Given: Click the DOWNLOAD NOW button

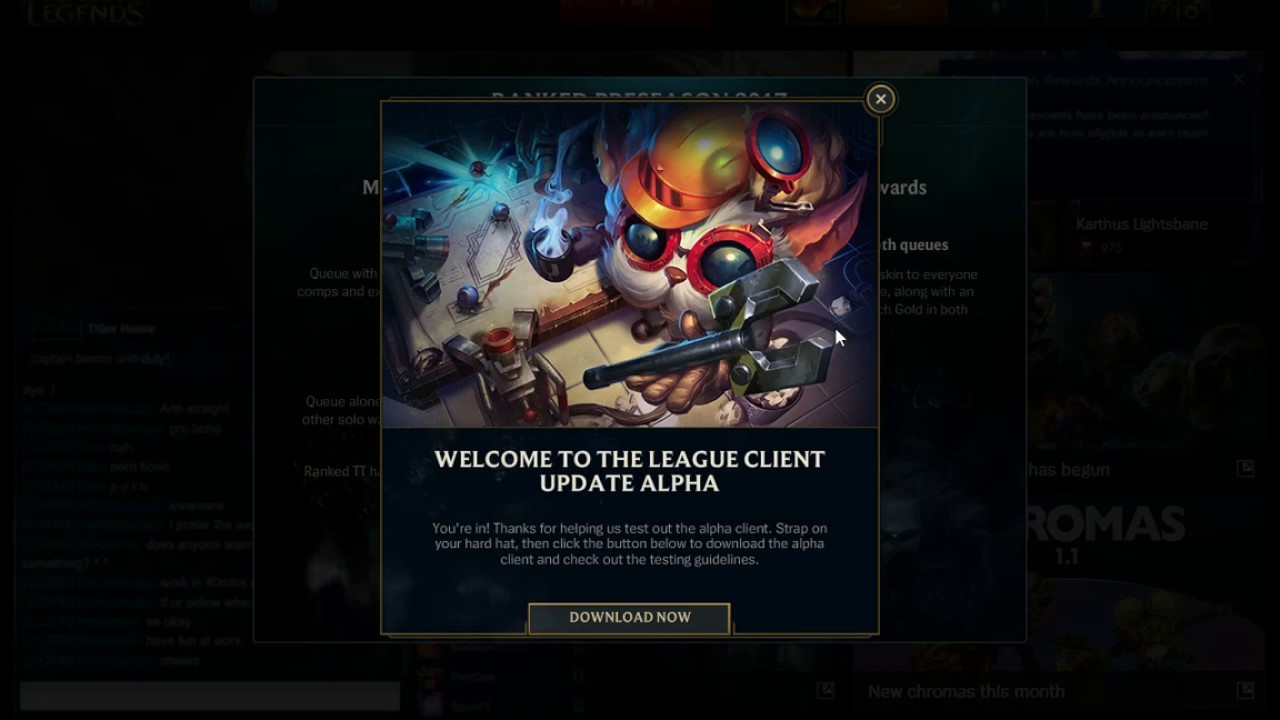Looking at the screenshot, I should point(628,617).
